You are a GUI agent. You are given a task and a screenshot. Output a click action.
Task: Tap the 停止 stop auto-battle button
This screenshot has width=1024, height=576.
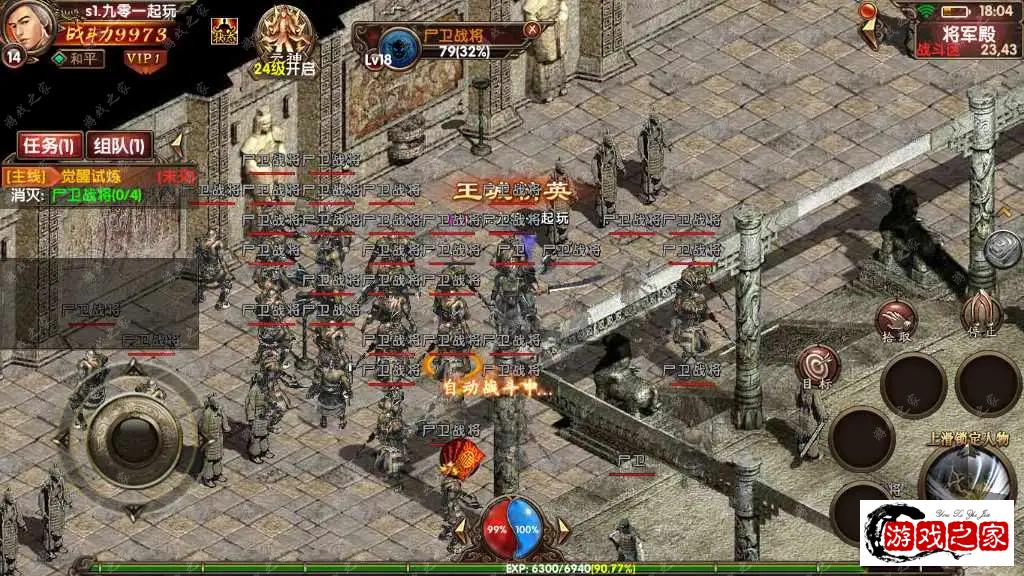pyautogui.click(x=981, y=313)
